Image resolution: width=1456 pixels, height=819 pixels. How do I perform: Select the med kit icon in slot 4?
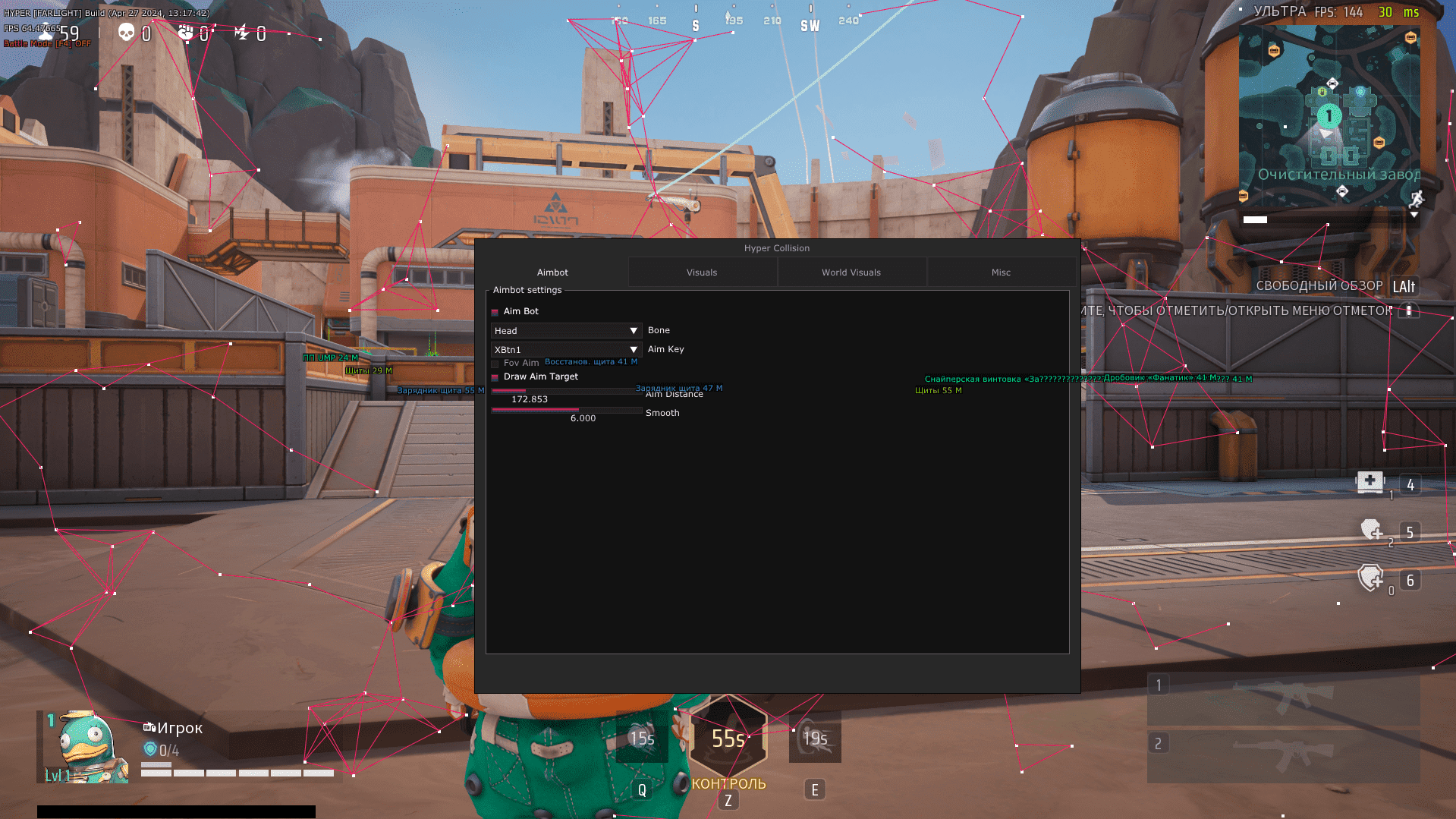[1370, 483]
